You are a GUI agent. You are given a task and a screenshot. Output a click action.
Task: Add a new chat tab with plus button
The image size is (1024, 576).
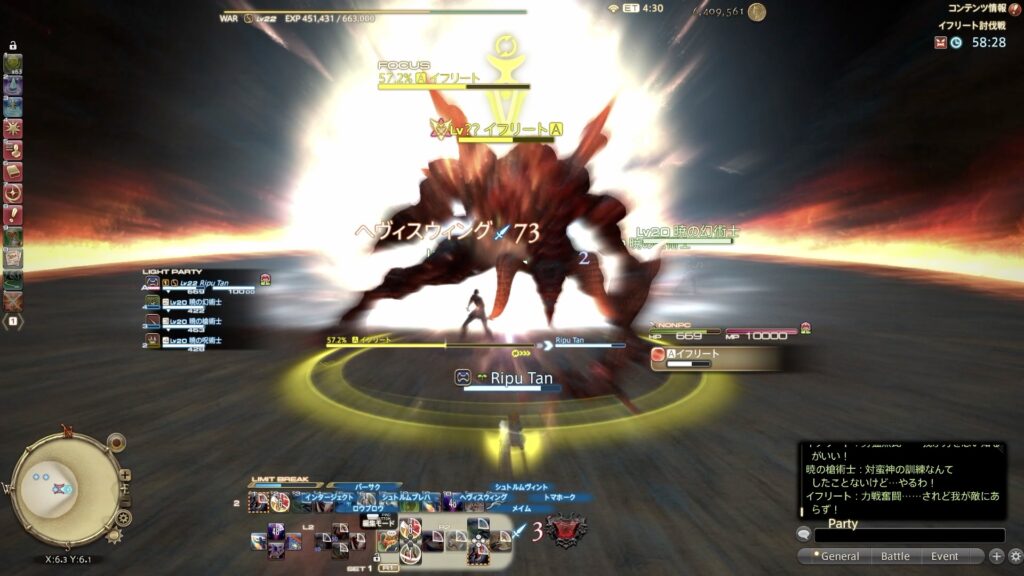click(996, 556)
